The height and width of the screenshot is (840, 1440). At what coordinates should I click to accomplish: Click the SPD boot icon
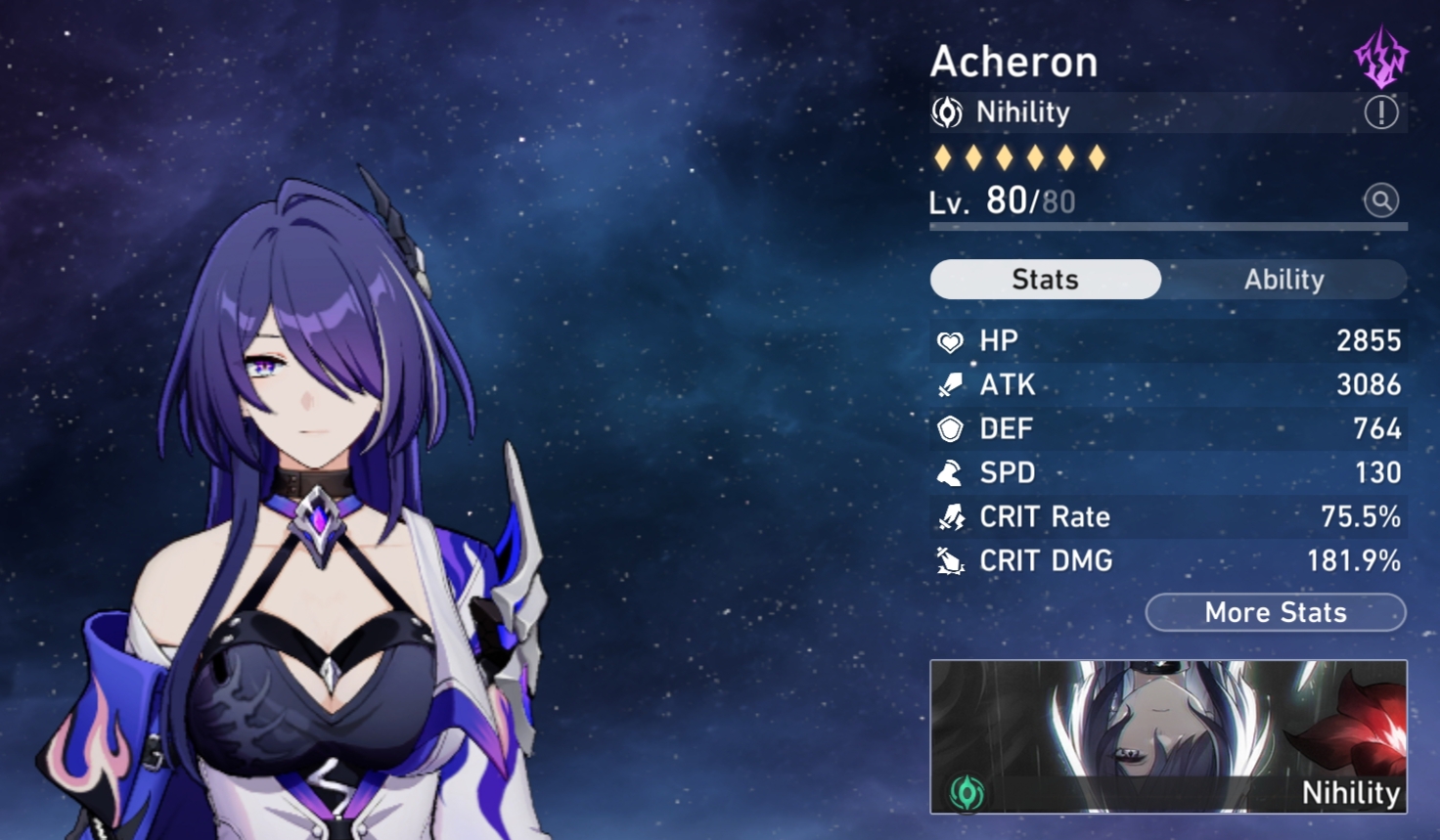click(950, 472)
